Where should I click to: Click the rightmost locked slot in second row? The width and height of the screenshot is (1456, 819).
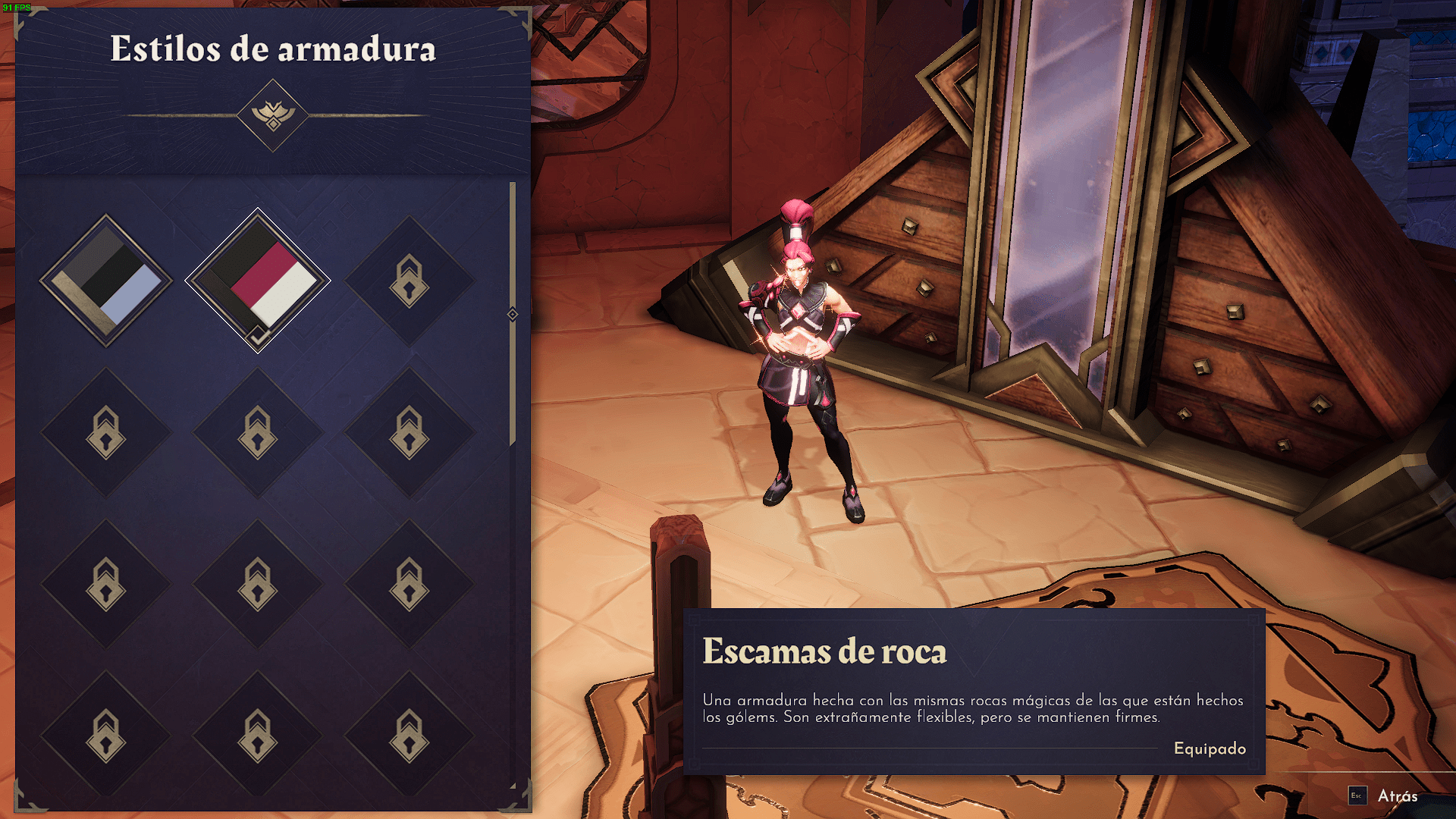(409, 432)
